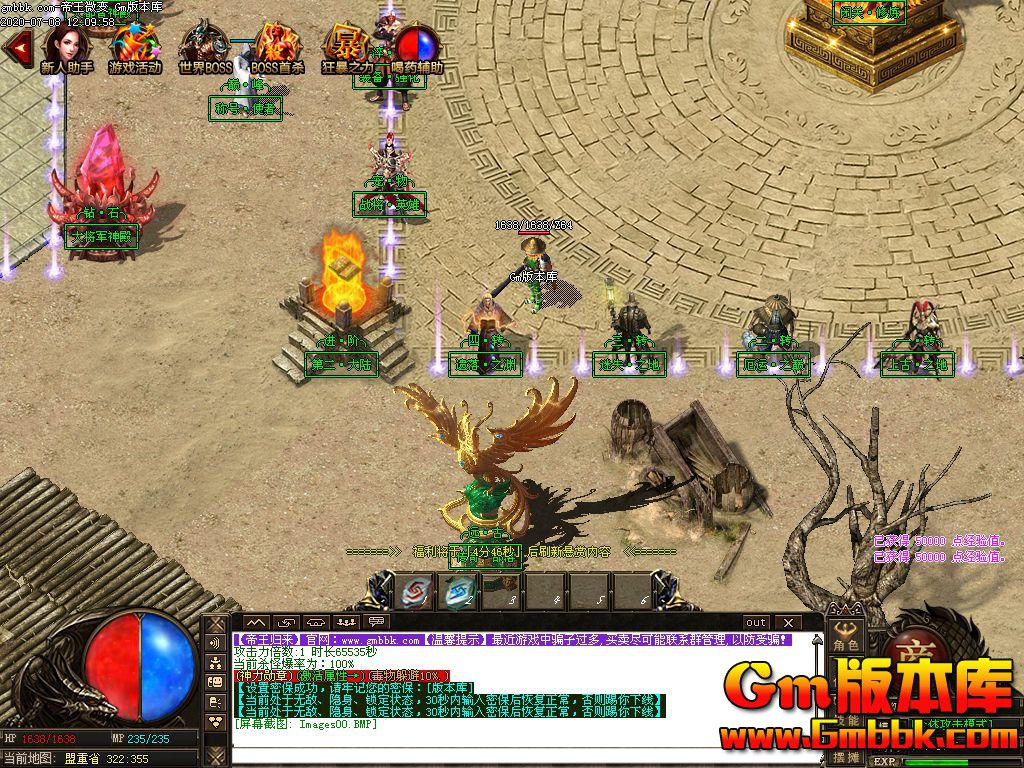Image resolution: width=1024 pixels, height=768 pixels.
Task: Click the mountain peak icon above chat
Action: (x=257, y=623)
